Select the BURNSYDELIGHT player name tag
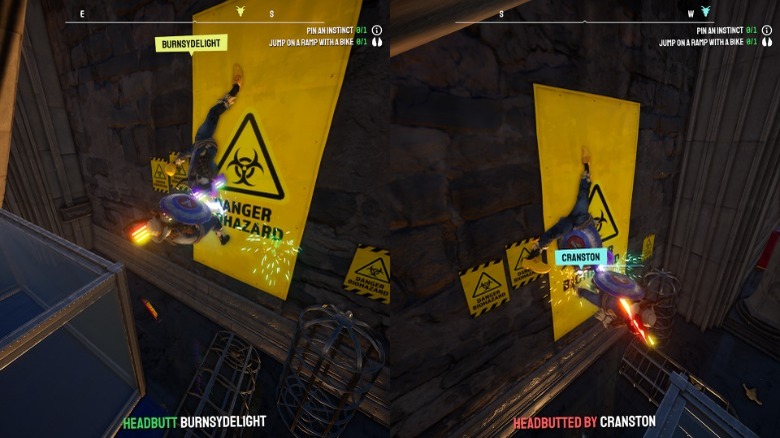This screenshot has height=438, width=780. pyautogui.click(x=191, y=43)
